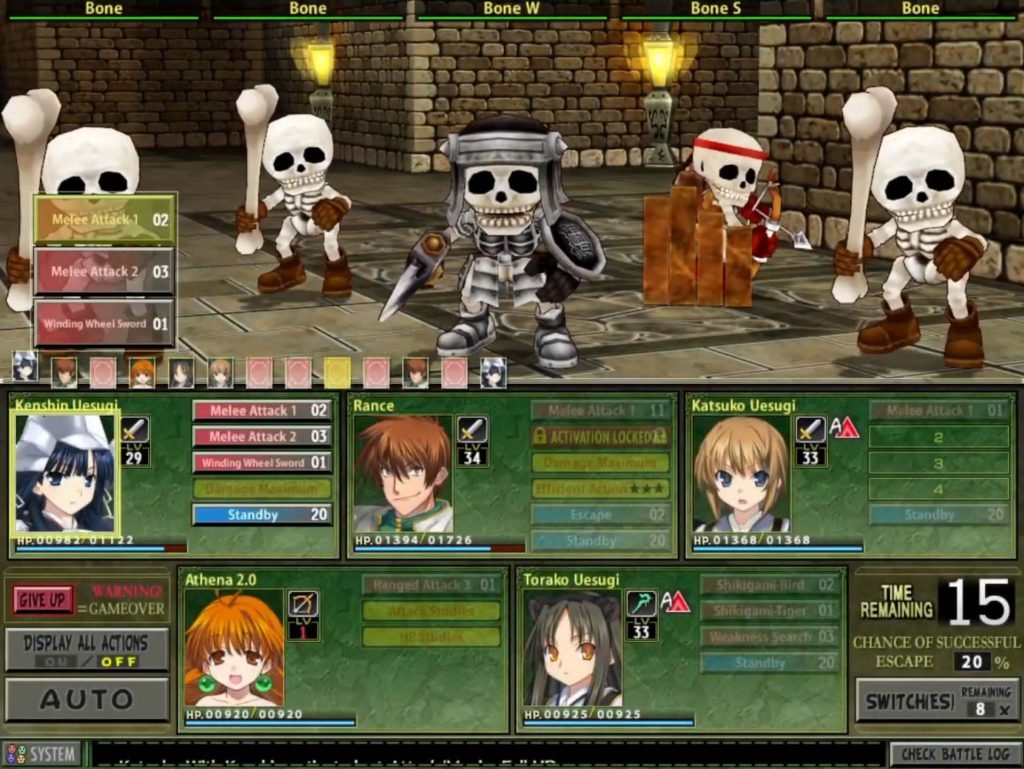
Task: Select Athena 2.0's portrait
Action: pos(233,650)
